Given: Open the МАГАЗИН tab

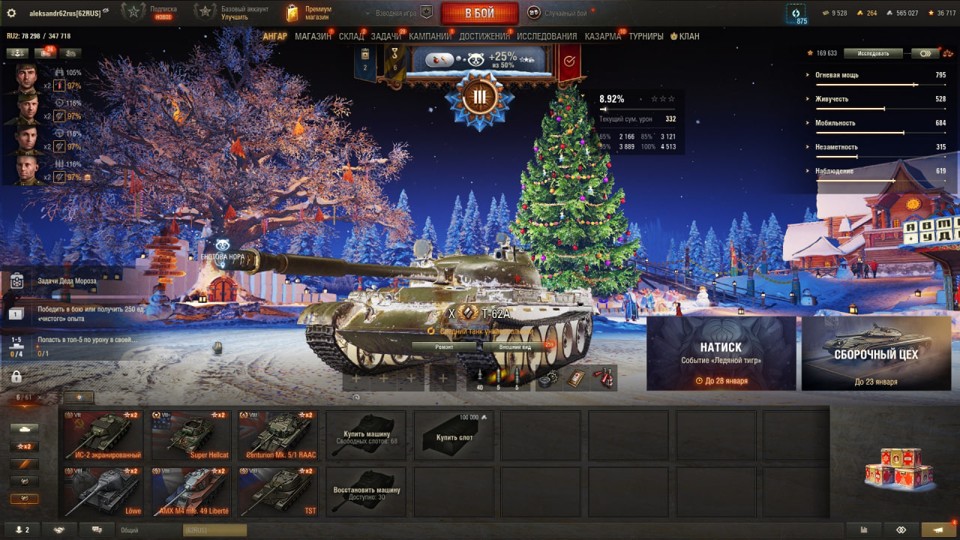Looking at the screenshot, I should 313,37.
